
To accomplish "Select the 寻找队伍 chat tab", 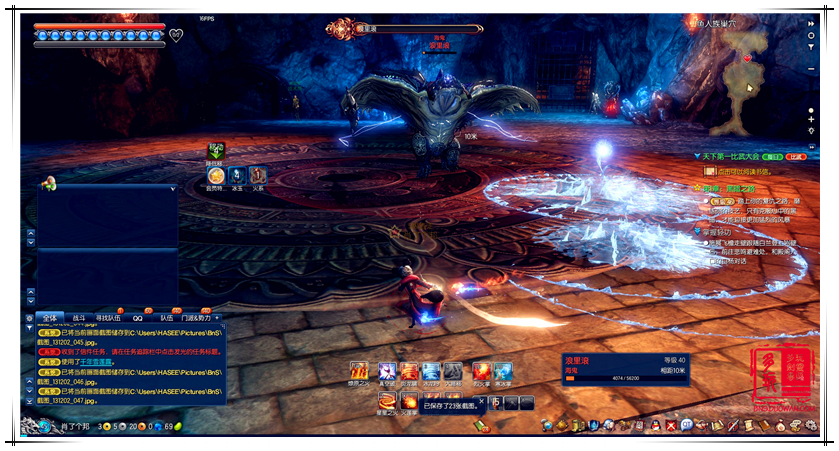I will [108, 317].
